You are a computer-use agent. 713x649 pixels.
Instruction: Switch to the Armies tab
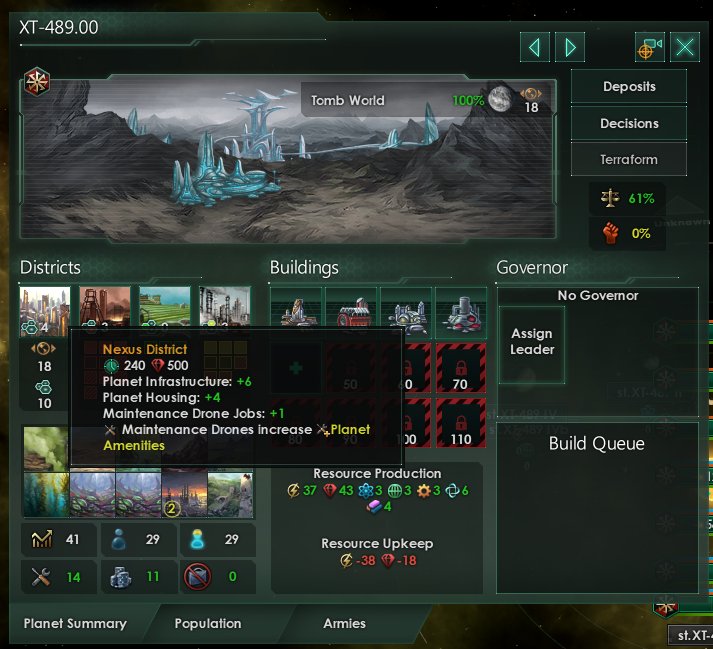pos(344,623)
